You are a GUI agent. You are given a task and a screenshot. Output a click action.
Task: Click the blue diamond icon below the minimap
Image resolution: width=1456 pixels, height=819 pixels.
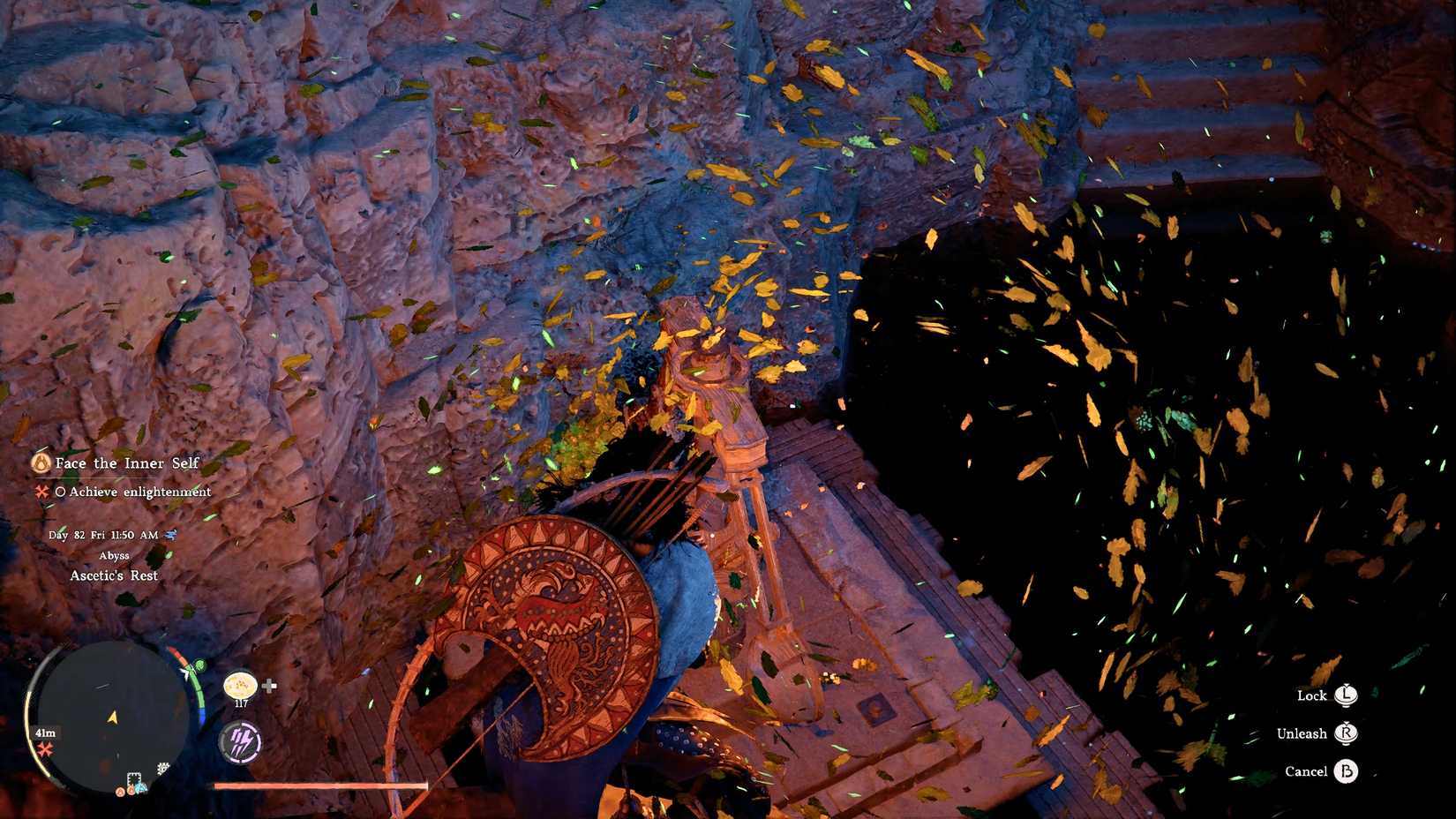point(139,787)
